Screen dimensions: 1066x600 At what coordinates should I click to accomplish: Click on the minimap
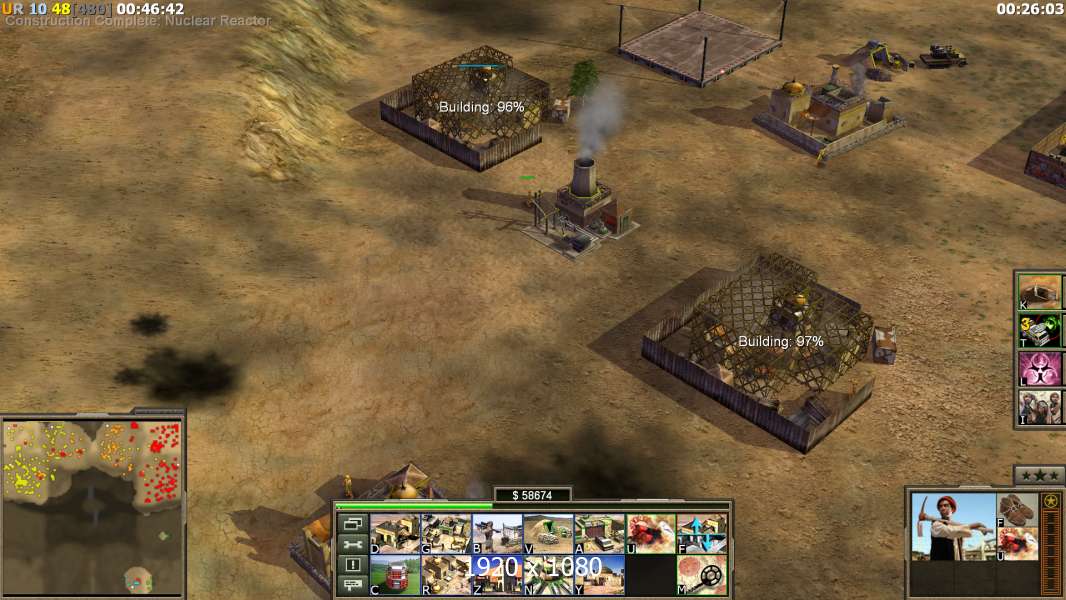(92, 505)
